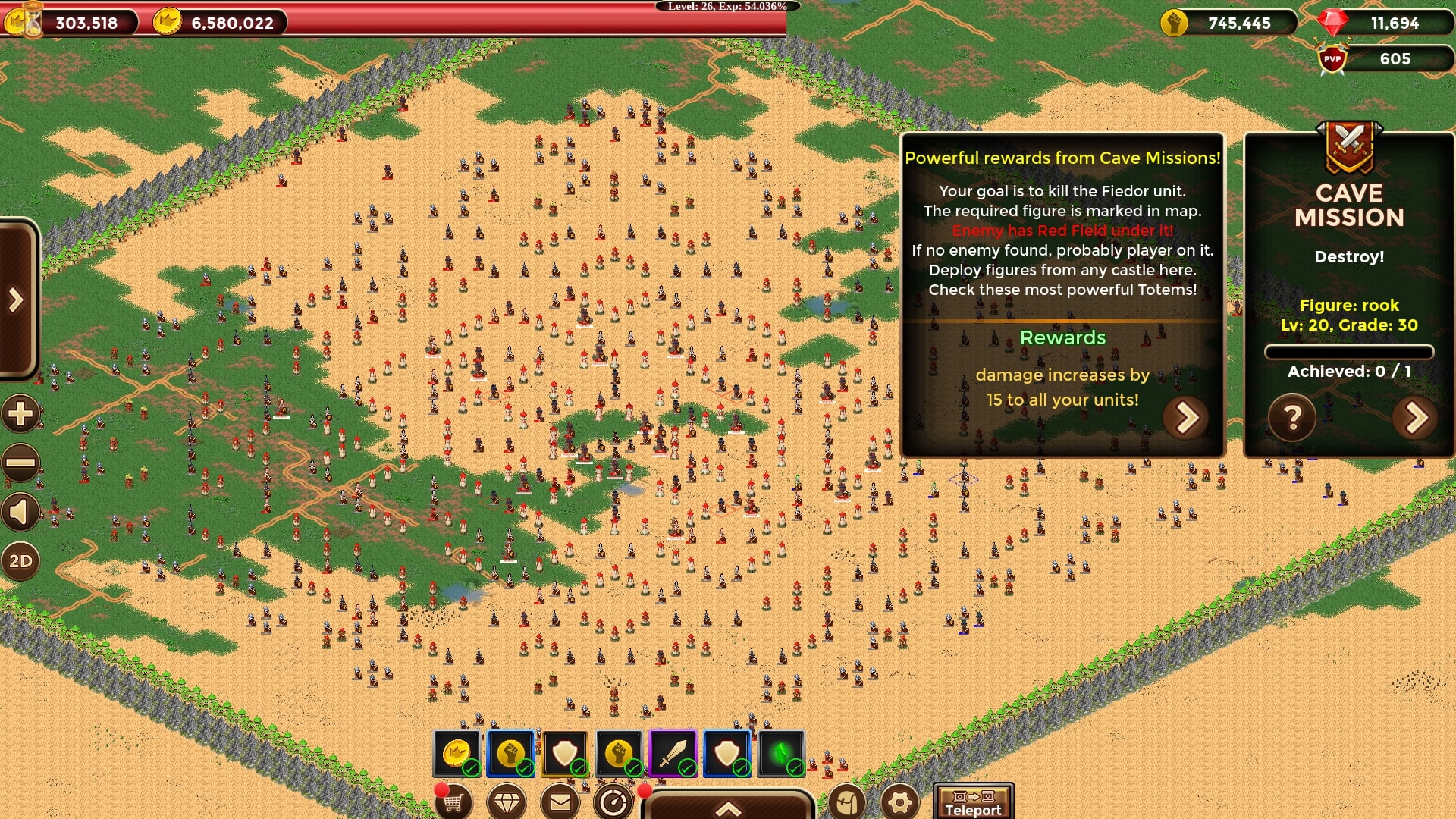The image size is (1456, 819).
Task: Select the purple-framed sword totem slot
Action: click(x=673, y=753)
